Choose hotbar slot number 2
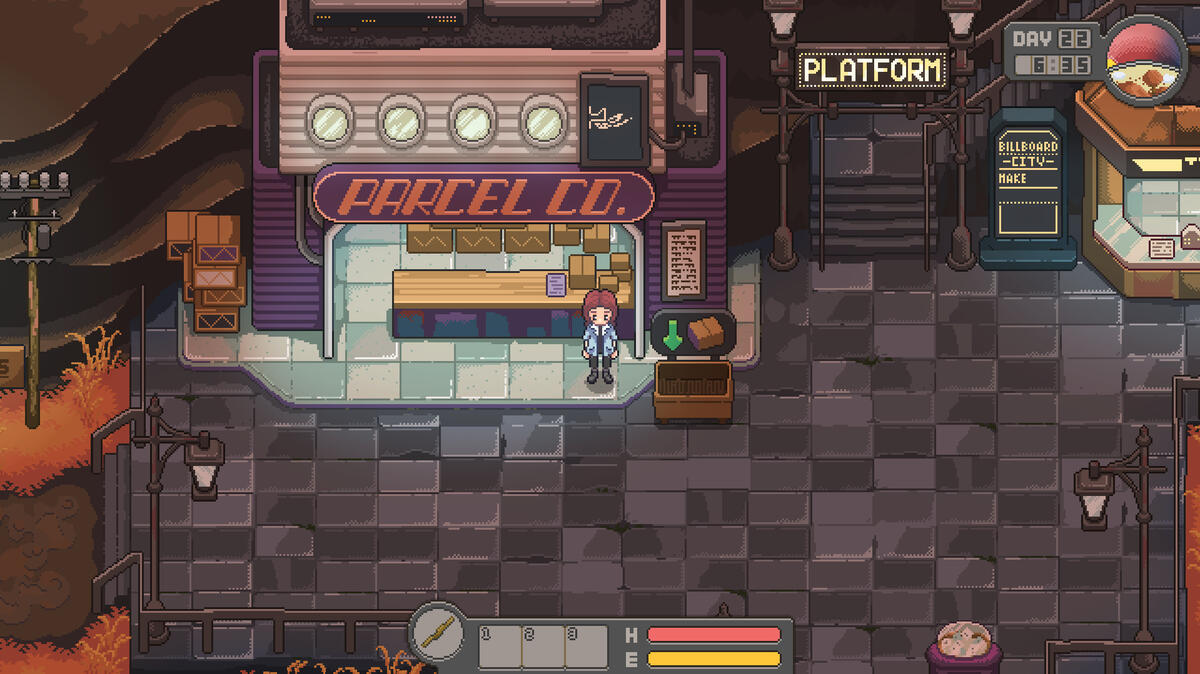Image resolution: width=1200 pixels, height=674 pixels. (x=543, y=647)
